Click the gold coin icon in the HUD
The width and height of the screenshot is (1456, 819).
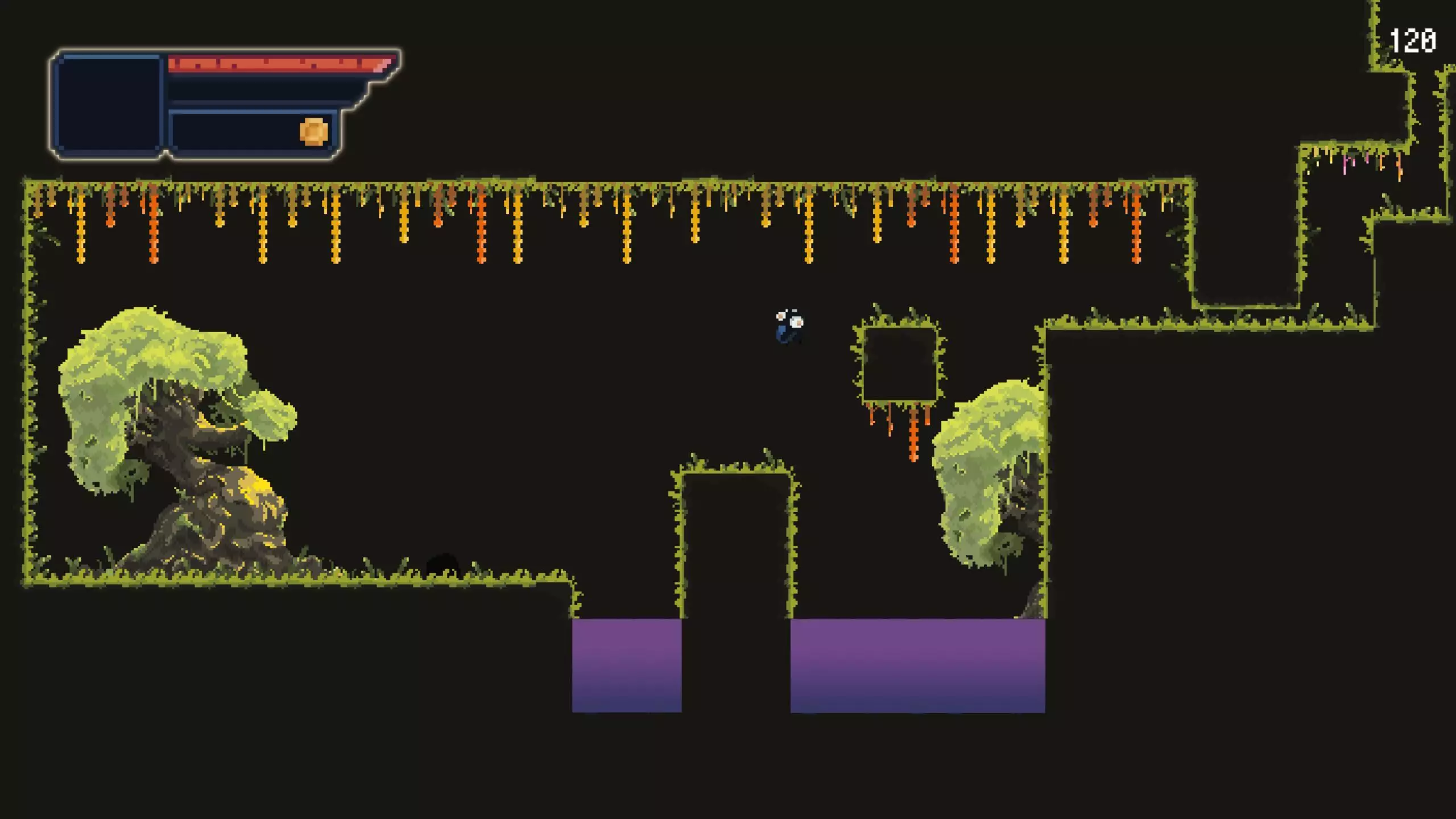[x=313, y=132]
